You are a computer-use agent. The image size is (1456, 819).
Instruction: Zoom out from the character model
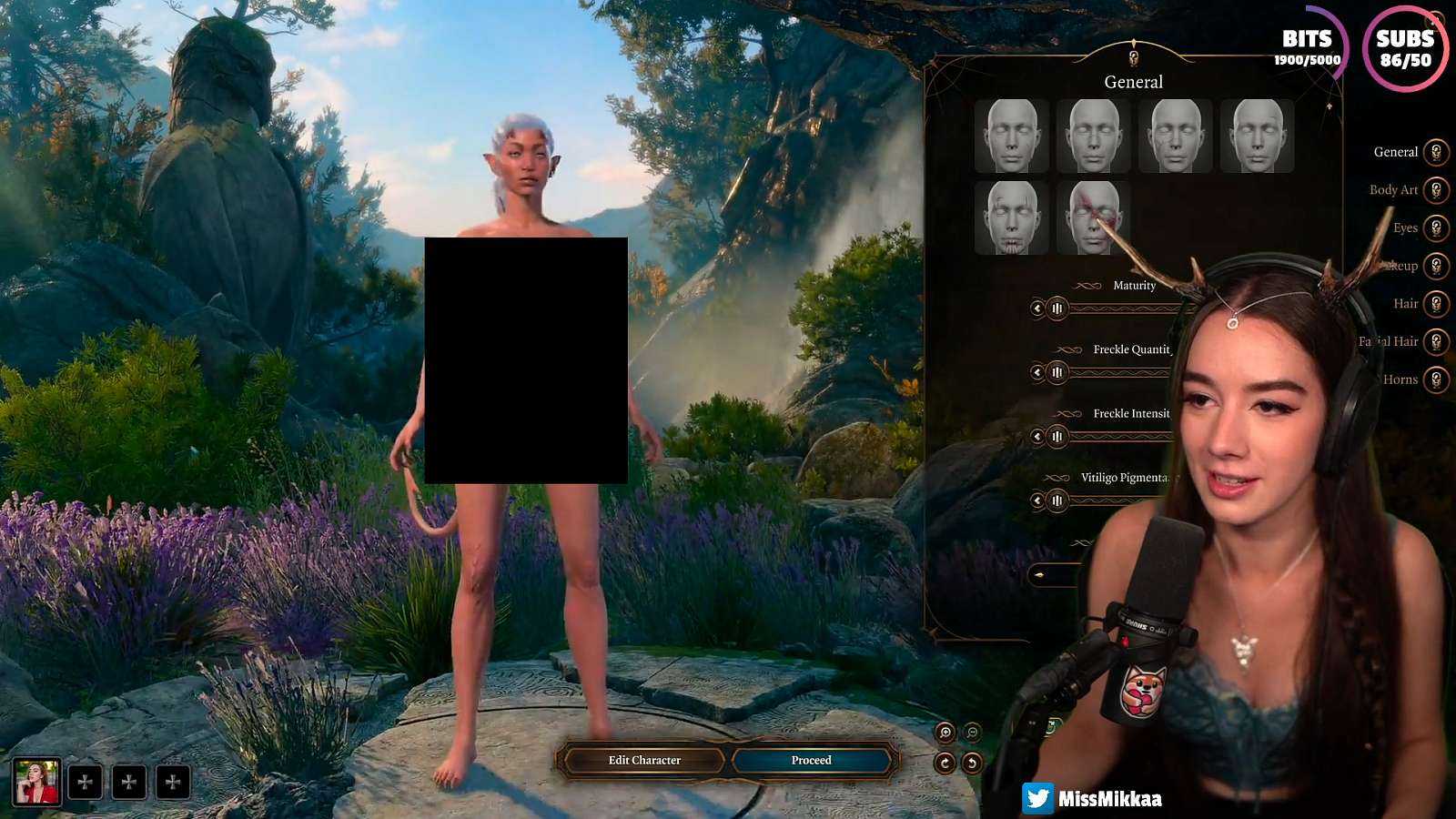(974, 730)
